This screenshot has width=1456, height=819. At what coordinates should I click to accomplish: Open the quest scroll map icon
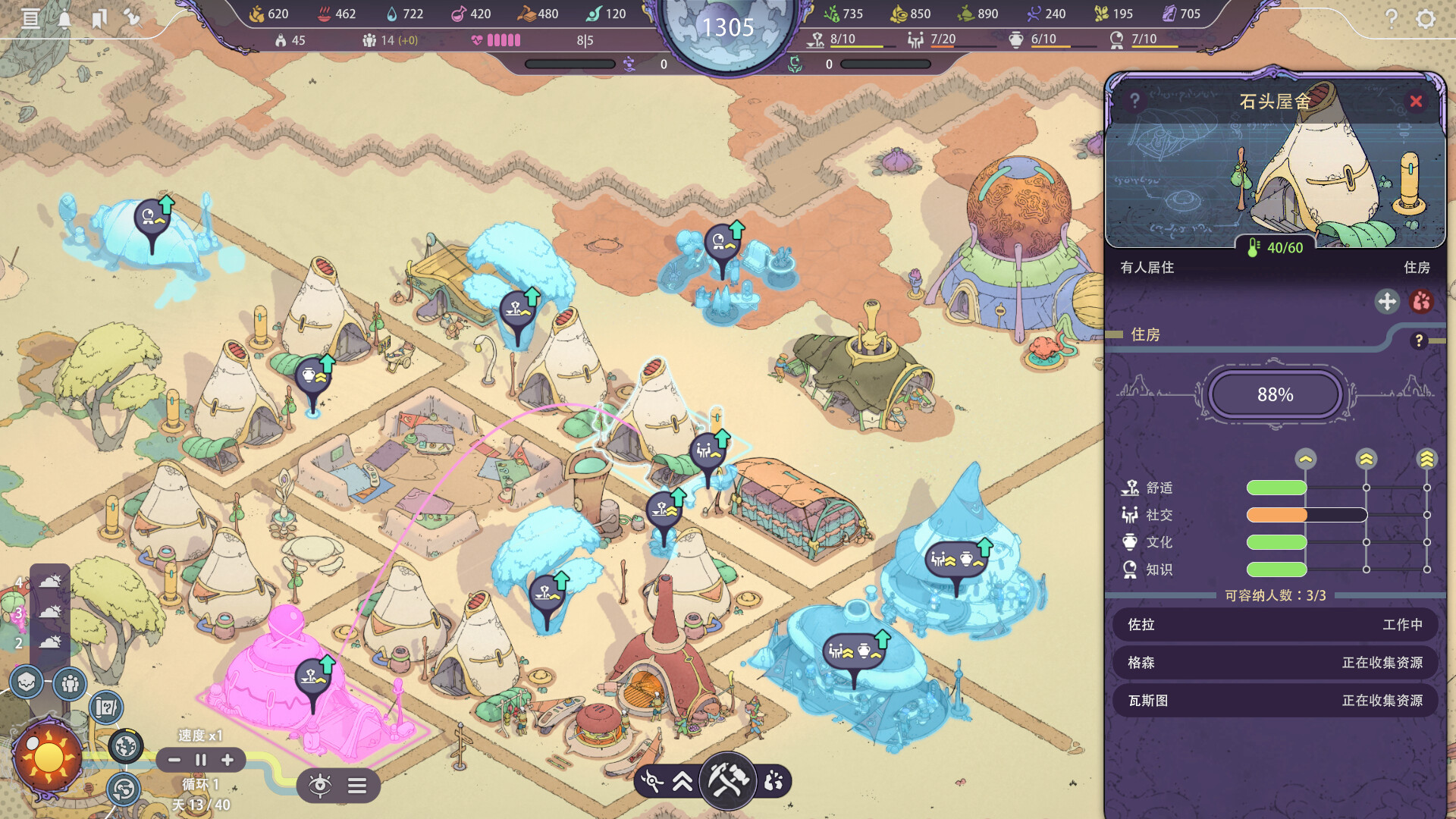[x=106, y=708]
